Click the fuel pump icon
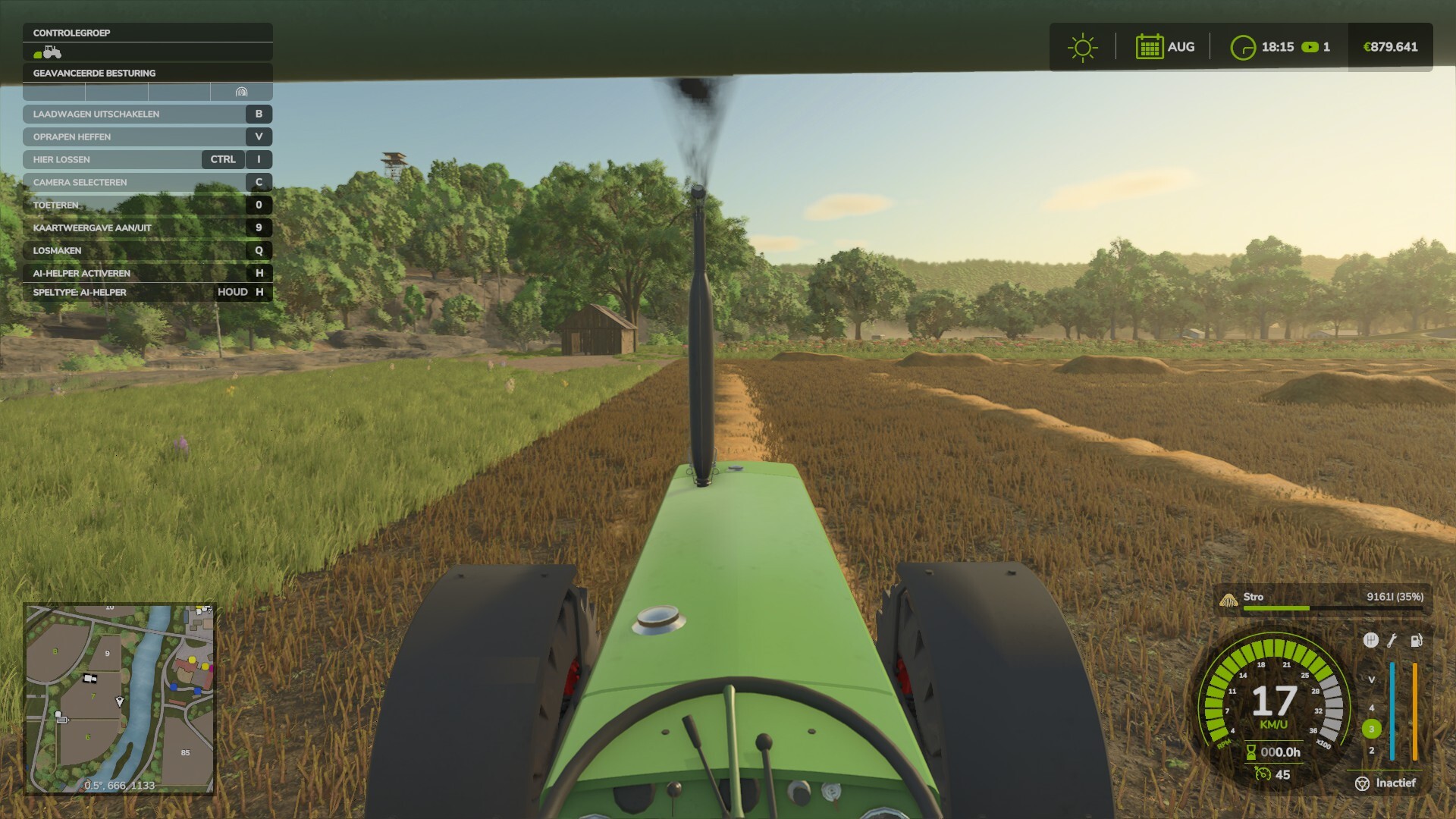The height and width of the screenshot is (819, 1456). [1416, 640]
